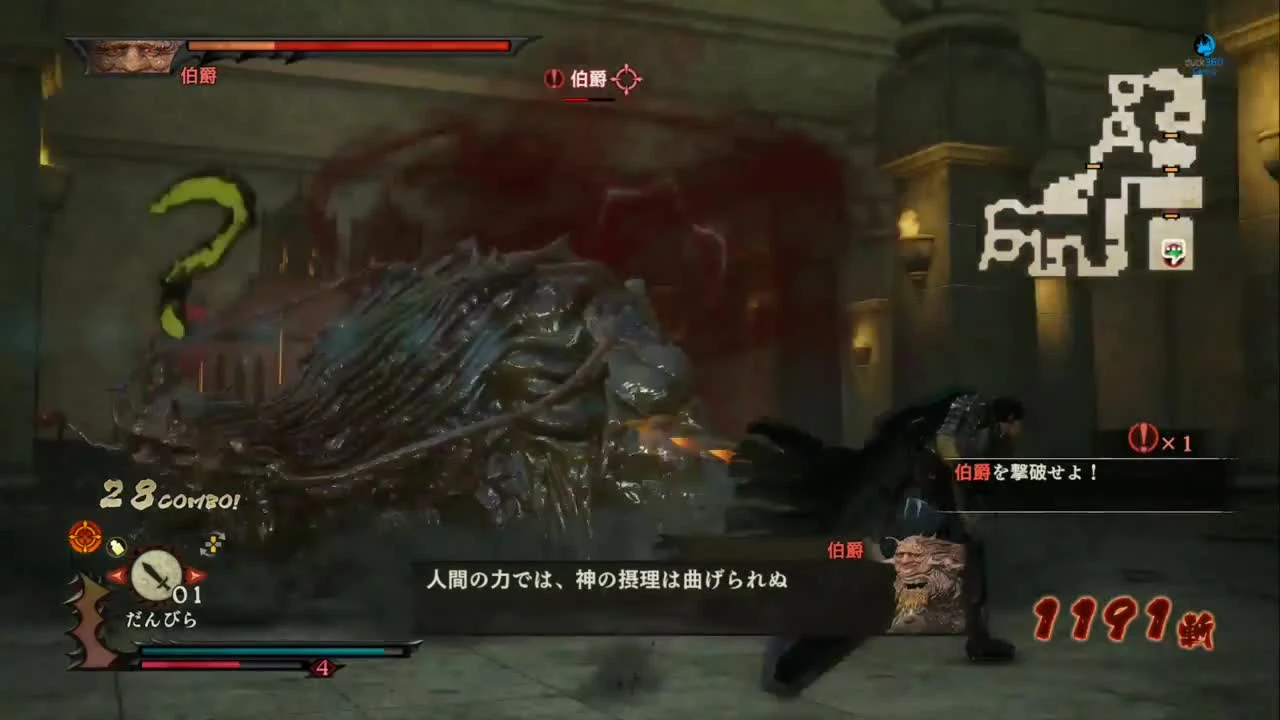
Task: Click the right arrow on the weapon wheel
Action: 193,577
